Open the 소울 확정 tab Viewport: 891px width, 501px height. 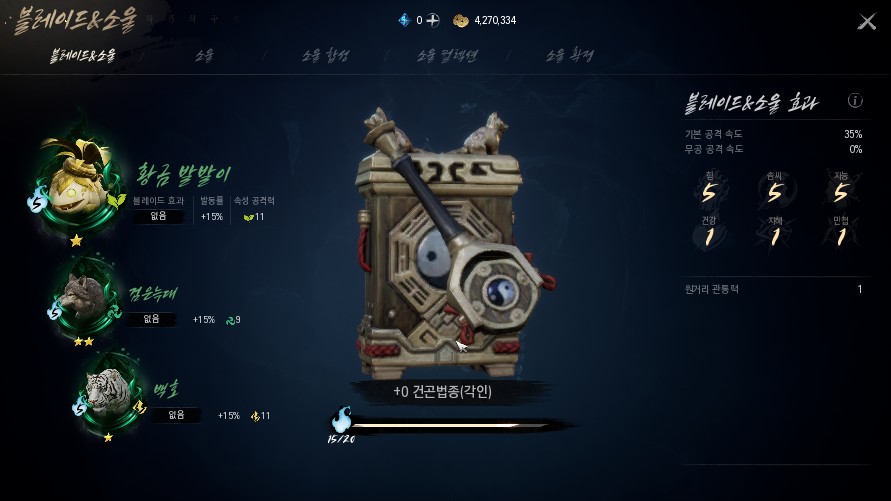[569, 56]
